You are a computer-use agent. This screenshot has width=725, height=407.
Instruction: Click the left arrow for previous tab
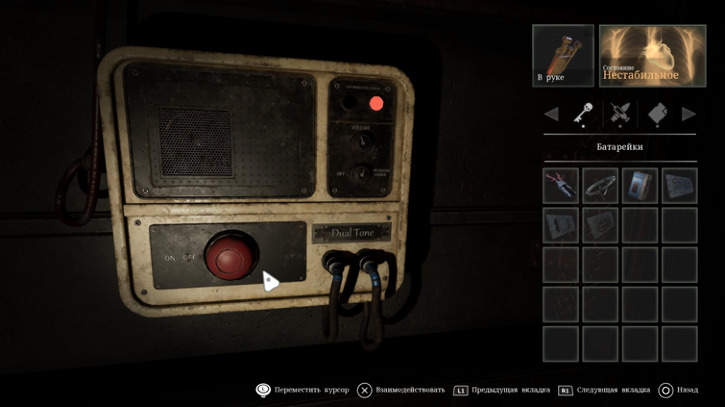click(551, 114)
